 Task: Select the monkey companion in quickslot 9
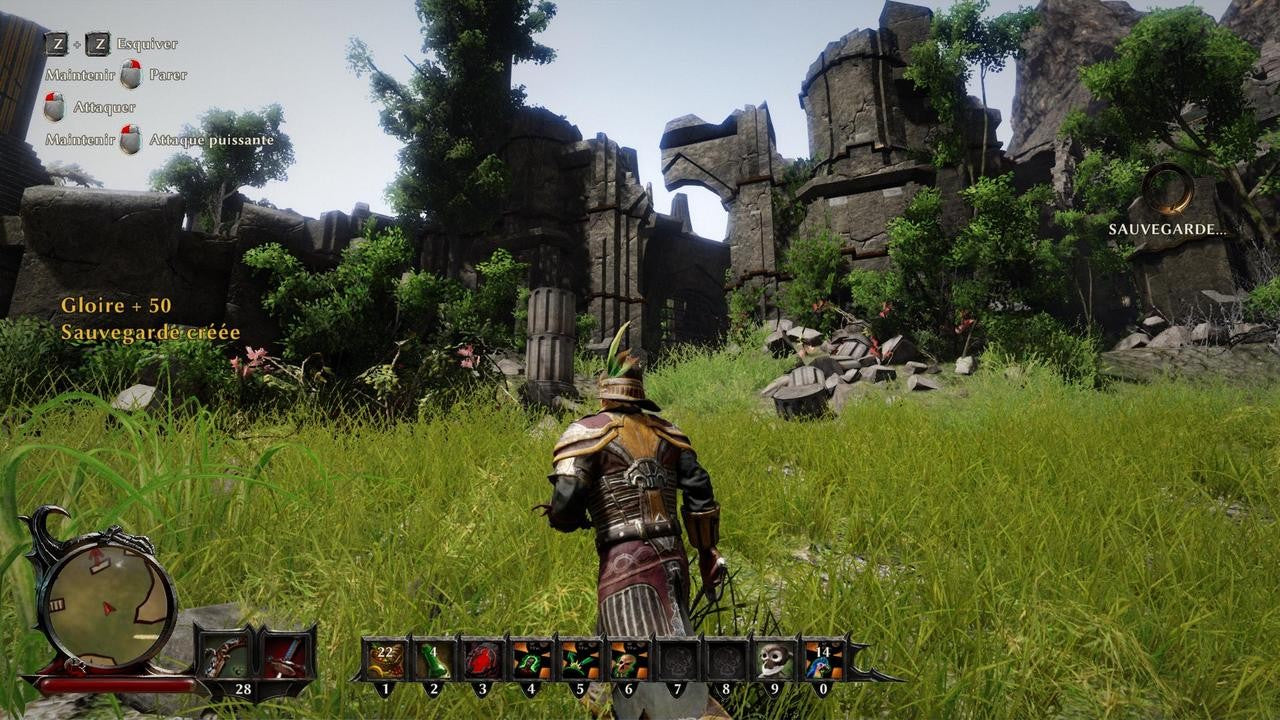pyautogui.click(x=776, y=660)
